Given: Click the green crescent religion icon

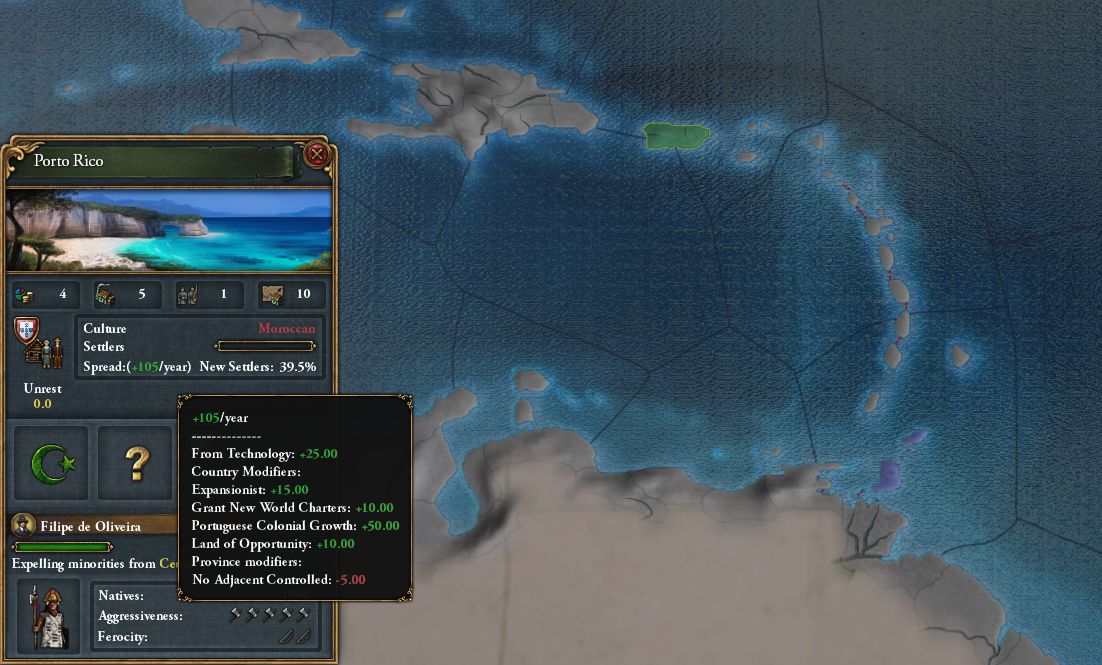Looking at the screenshot, I should (50, 462).
